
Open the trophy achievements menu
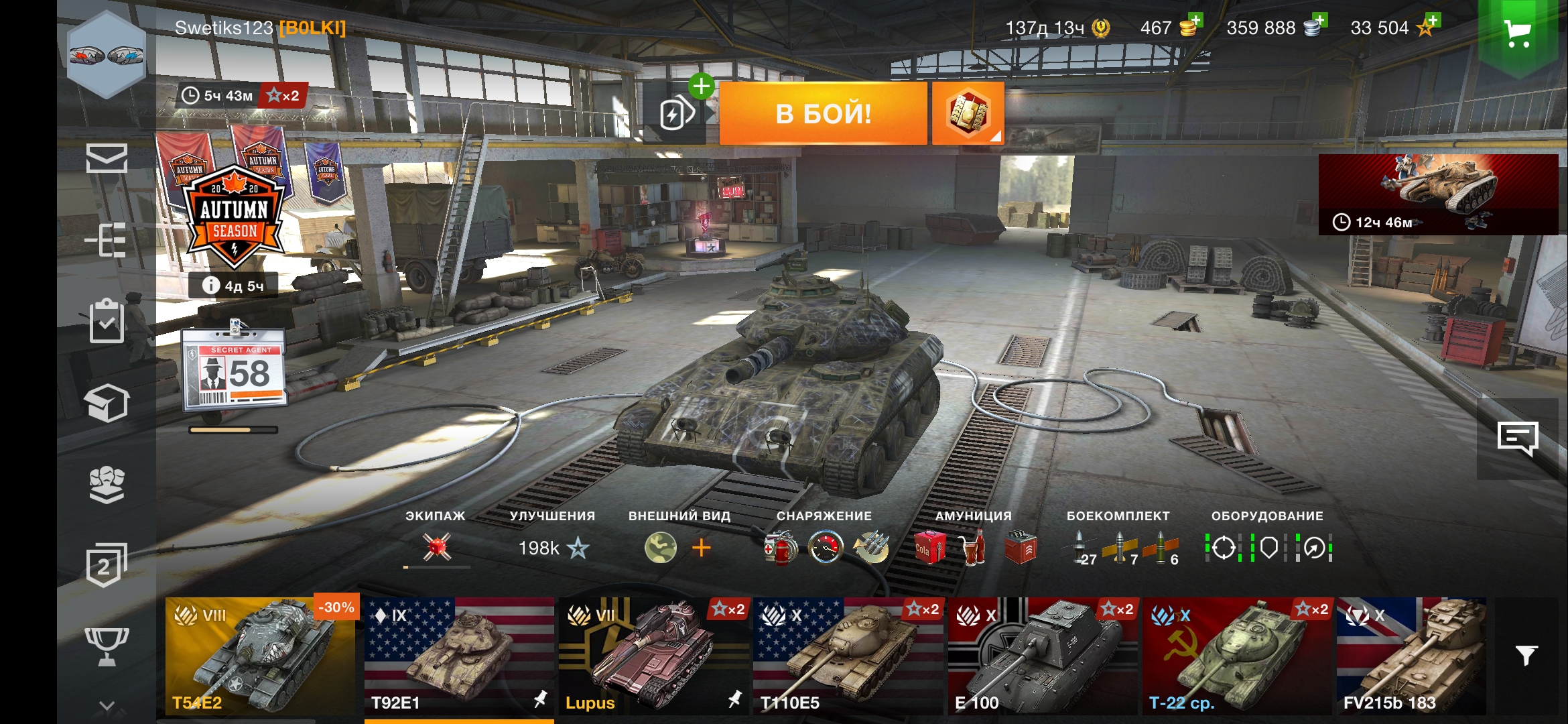107,646
